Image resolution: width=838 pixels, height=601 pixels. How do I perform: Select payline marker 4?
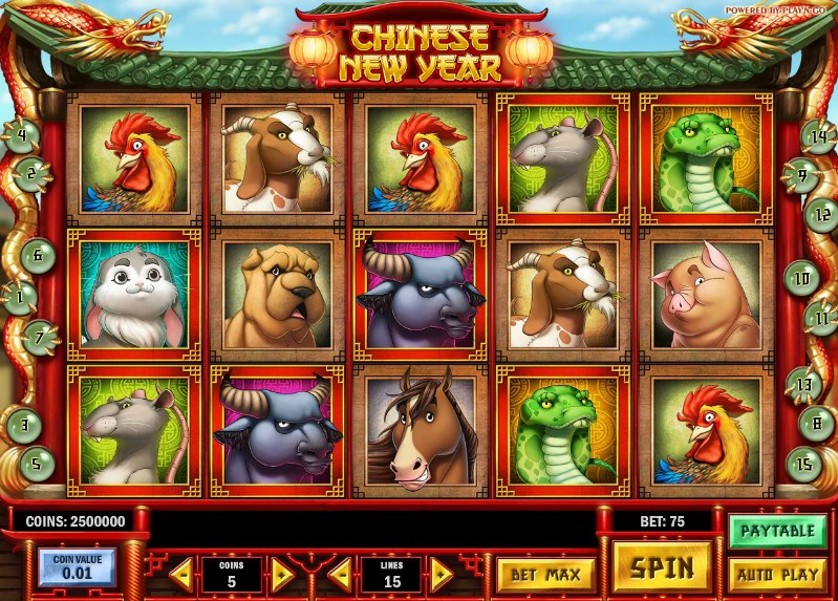21,134
